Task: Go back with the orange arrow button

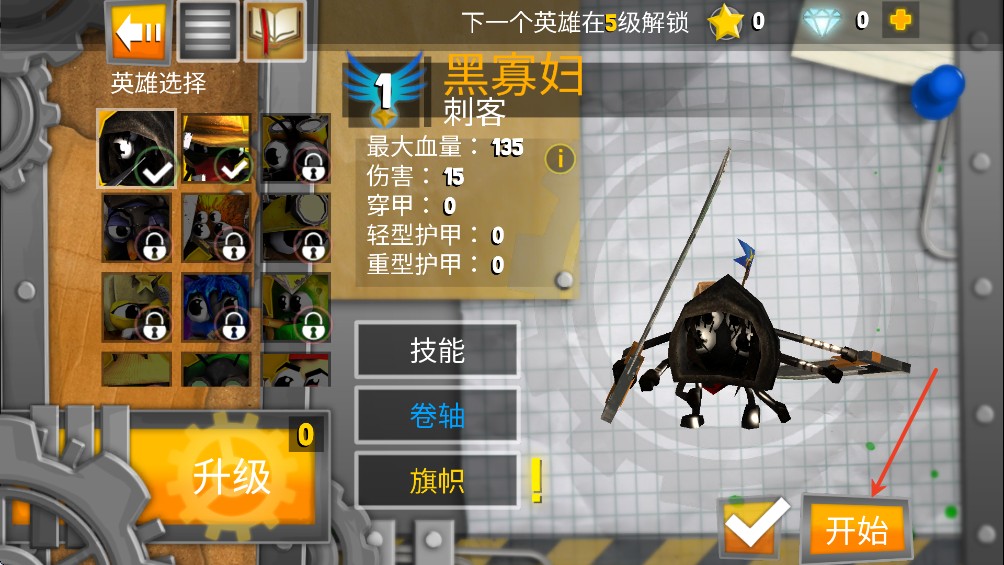Action: pyautogui.click(x=139, y=32)
